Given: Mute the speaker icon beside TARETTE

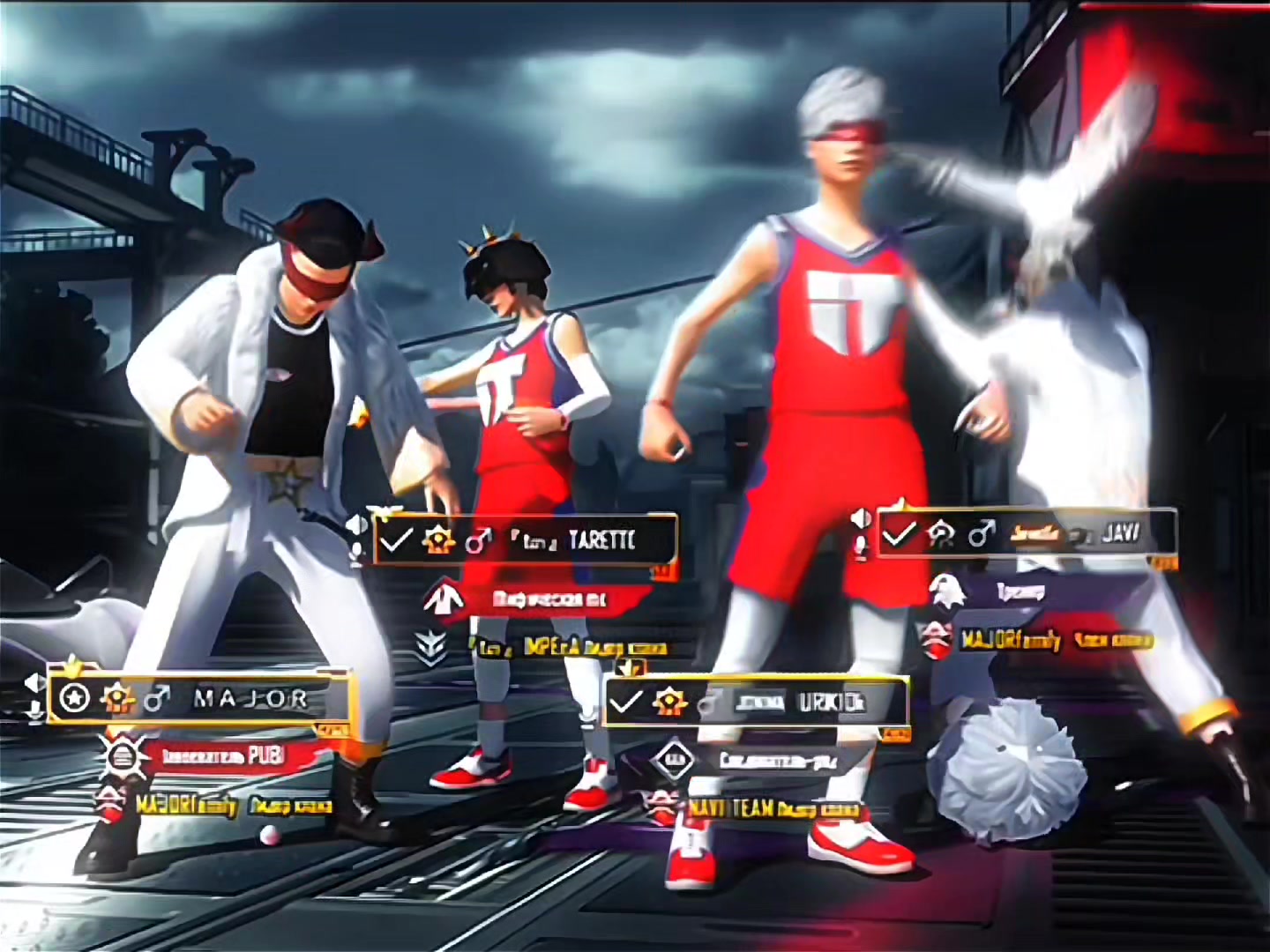Looking at the screenshot, I should point(357,525).
